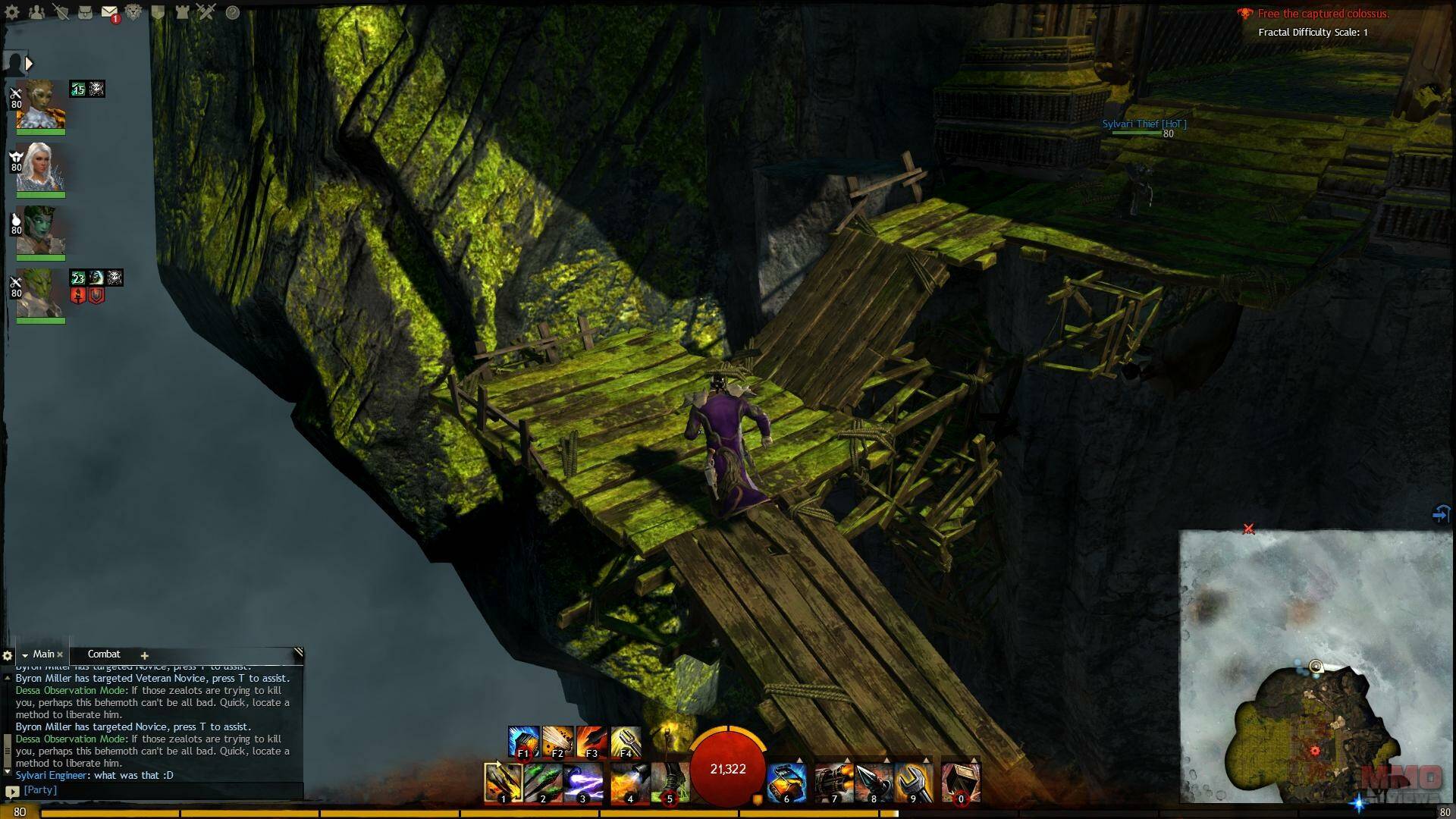Switch to the Combat chat tab
The width and height of the screenshot is (1456, 819).
coord(104,654)
